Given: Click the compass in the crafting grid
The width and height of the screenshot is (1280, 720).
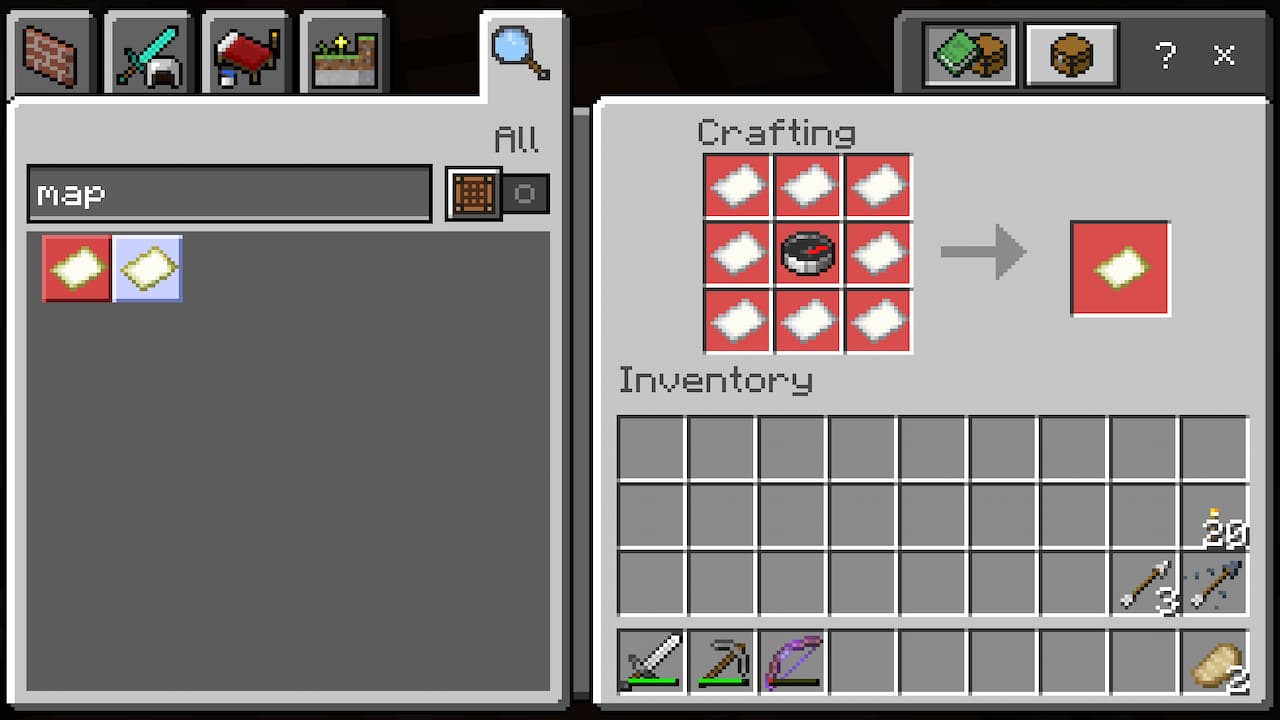Looking at the screenshot, I should point(807,252).
